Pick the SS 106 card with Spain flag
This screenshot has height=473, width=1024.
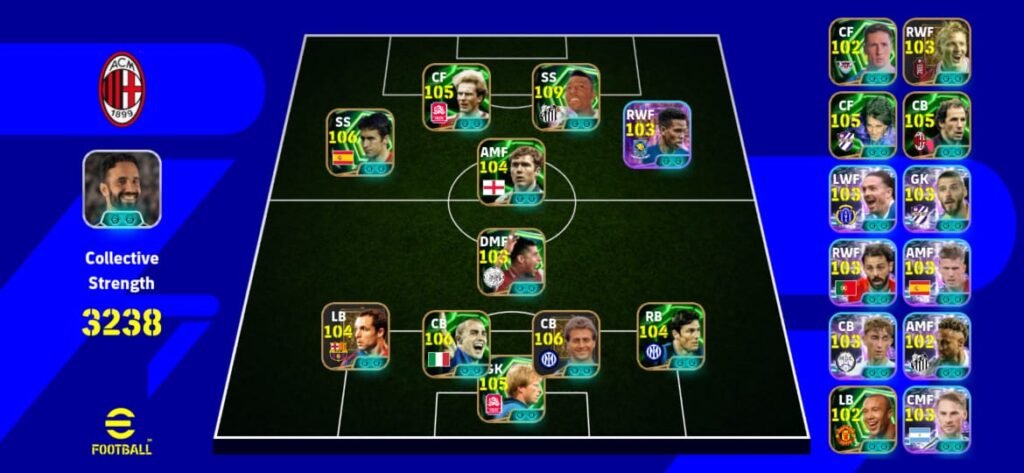pyautogui.click(x=359, y=143)
